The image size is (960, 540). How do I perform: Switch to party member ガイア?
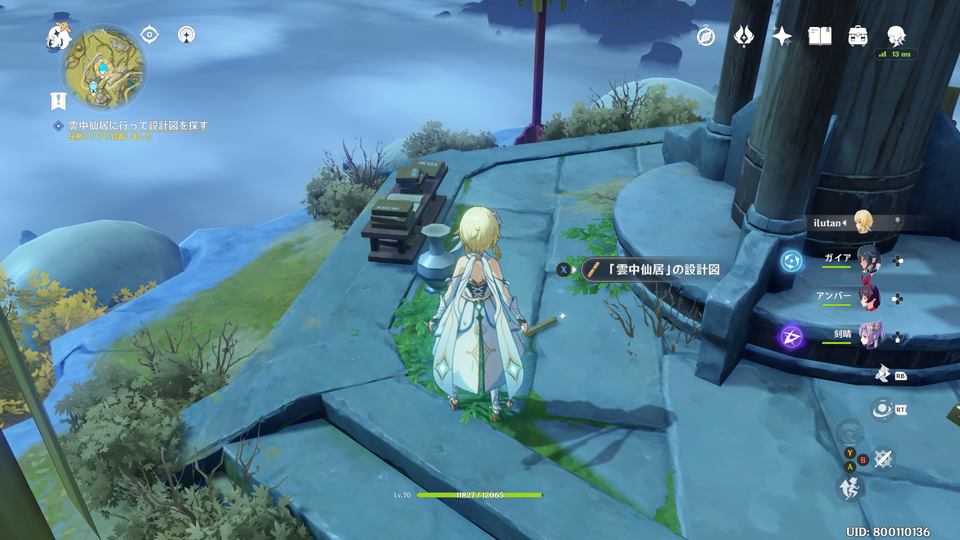[x=868, y=260]
